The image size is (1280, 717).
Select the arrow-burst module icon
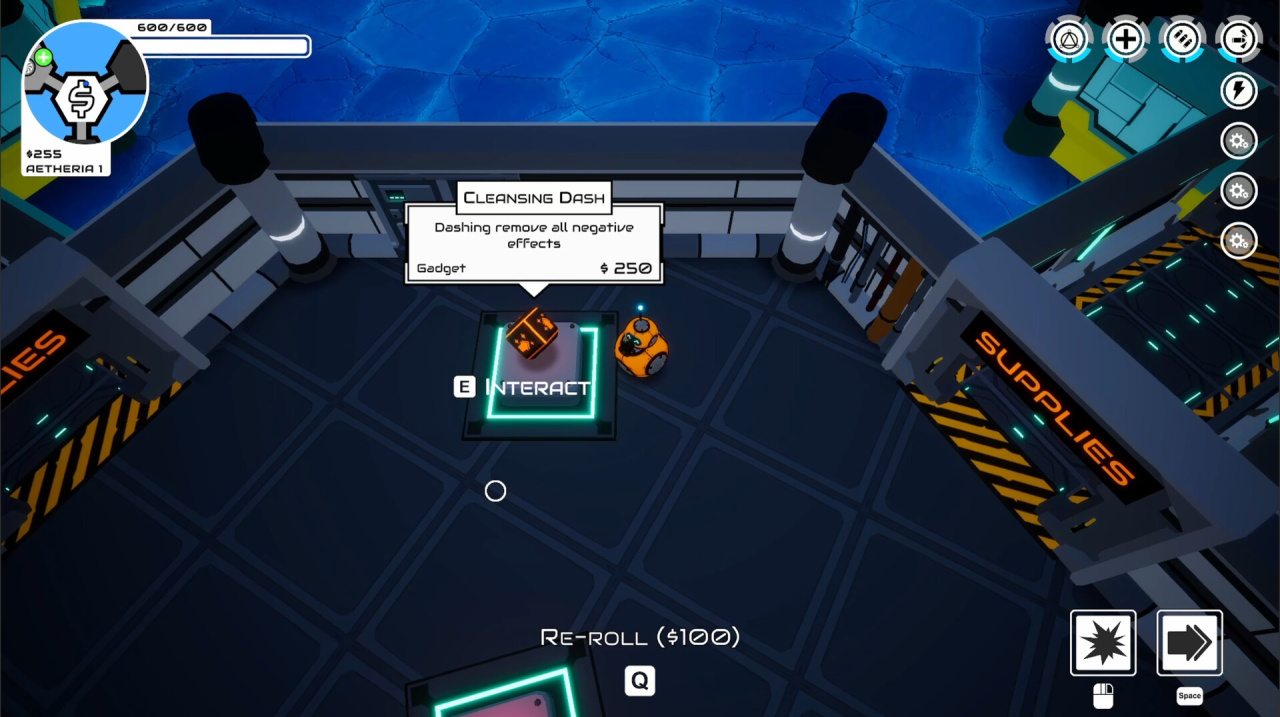(1239, 40)
